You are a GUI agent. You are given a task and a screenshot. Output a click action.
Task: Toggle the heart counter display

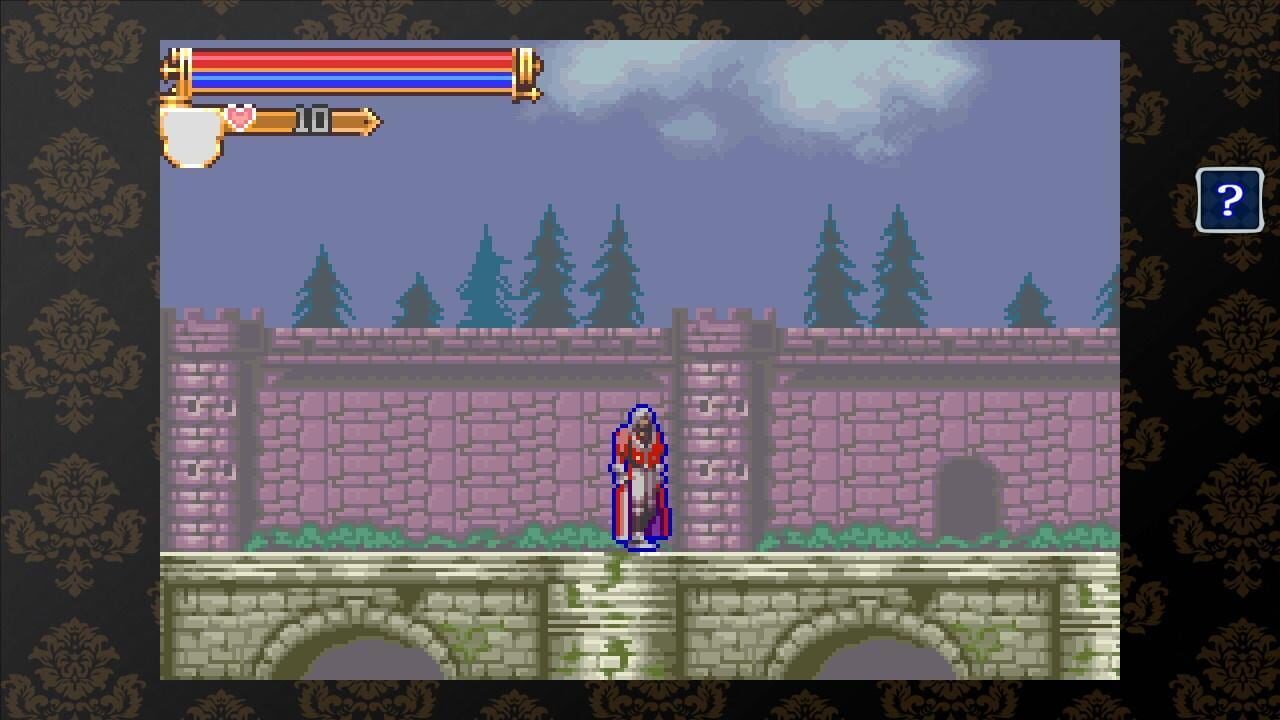[x=310, y=119]
